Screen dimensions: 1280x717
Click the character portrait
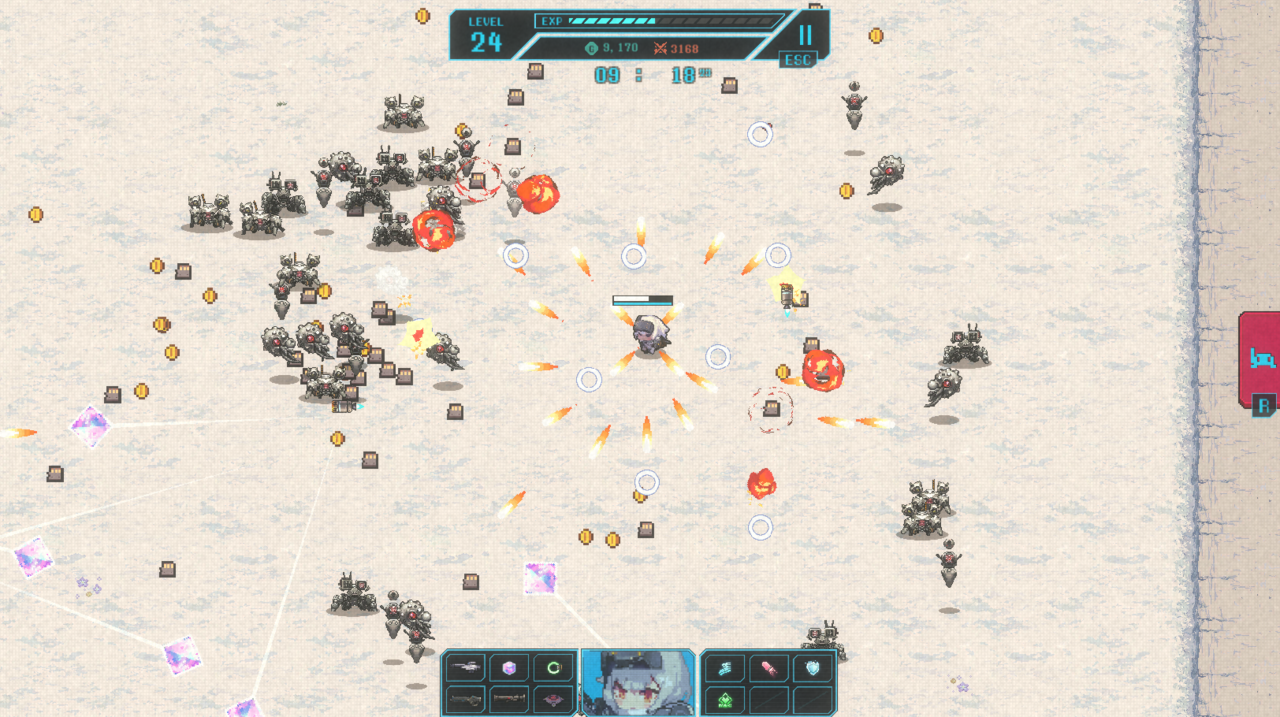click(x=638, y=683)
